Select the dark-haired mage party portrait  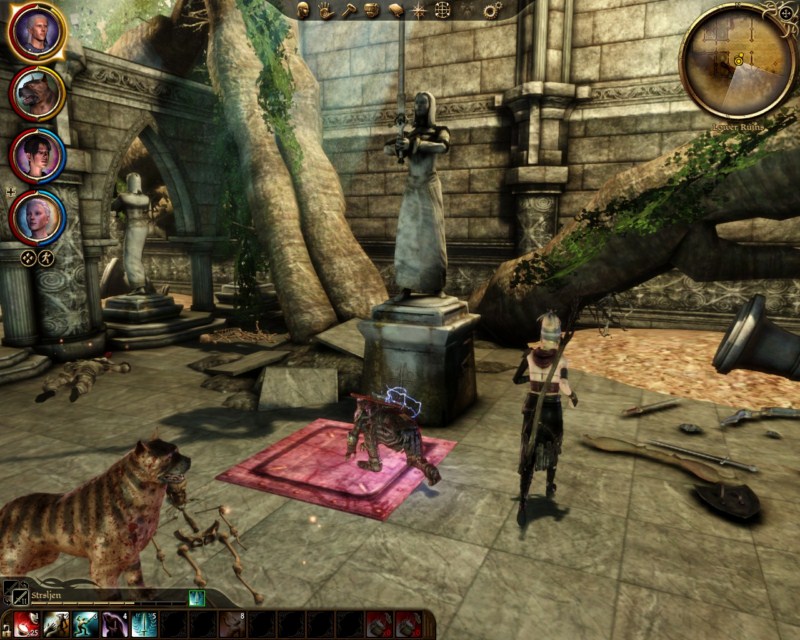click(36, 155)
